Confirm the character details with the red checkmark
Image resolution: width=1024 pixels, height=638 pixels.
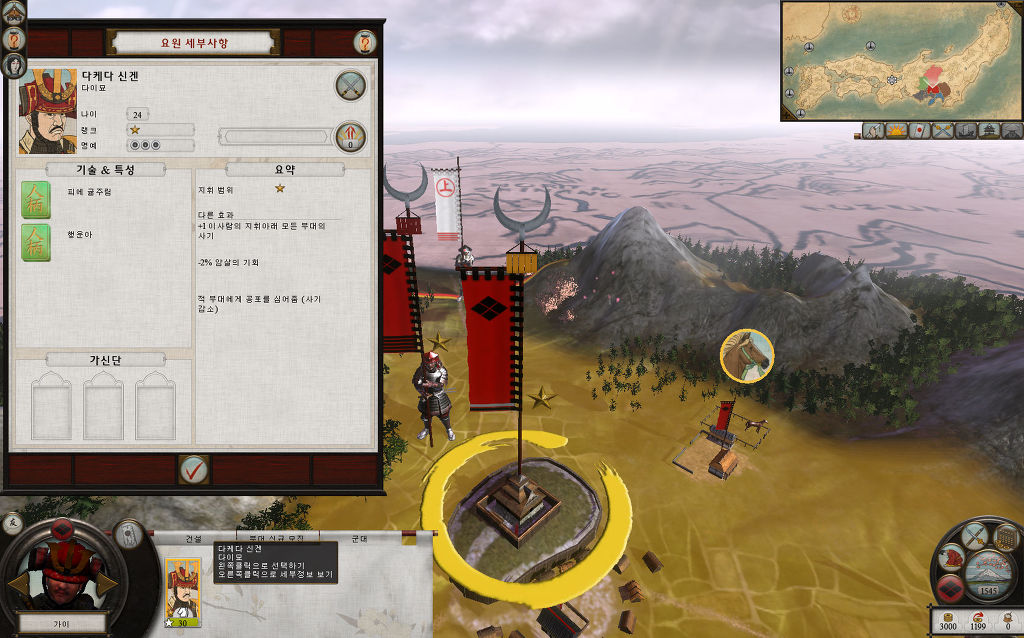coord(193,467)
